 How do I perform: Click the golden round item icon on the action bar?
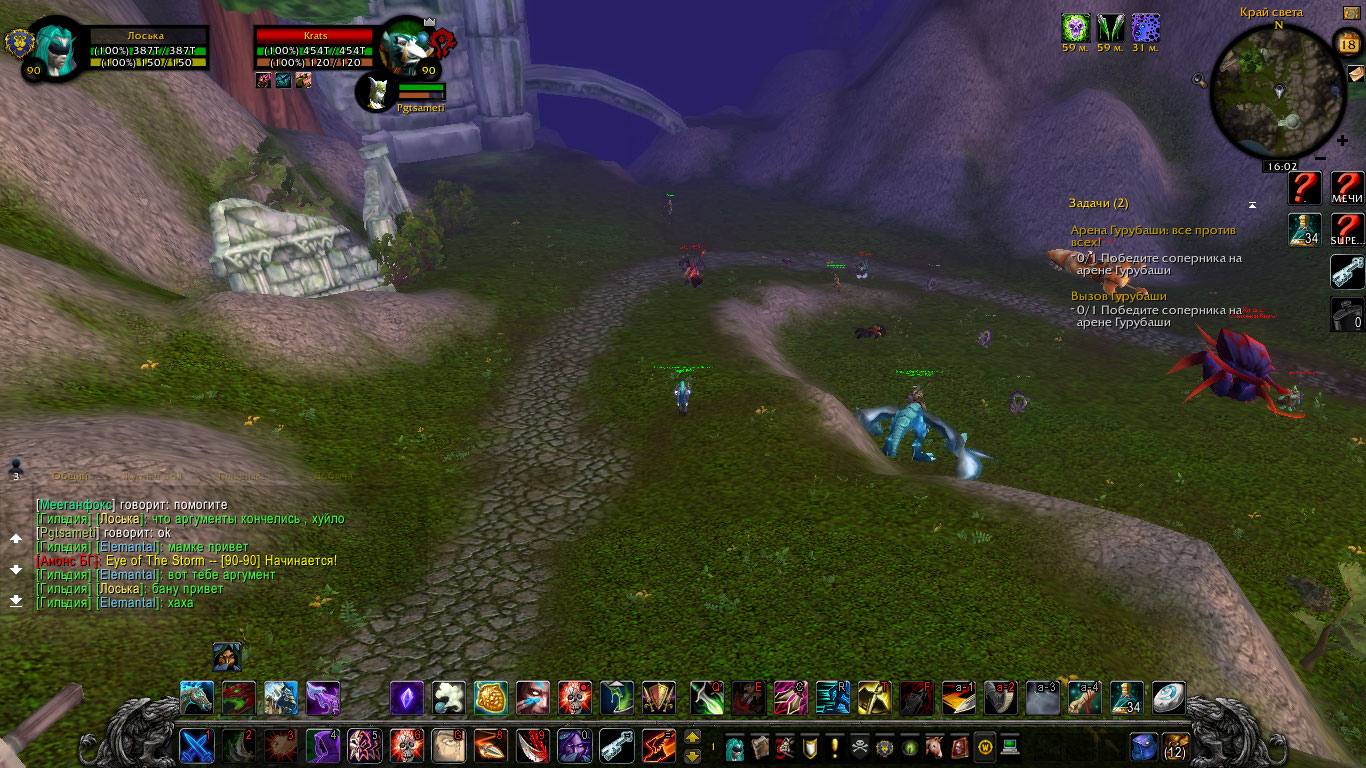[491, 697]
